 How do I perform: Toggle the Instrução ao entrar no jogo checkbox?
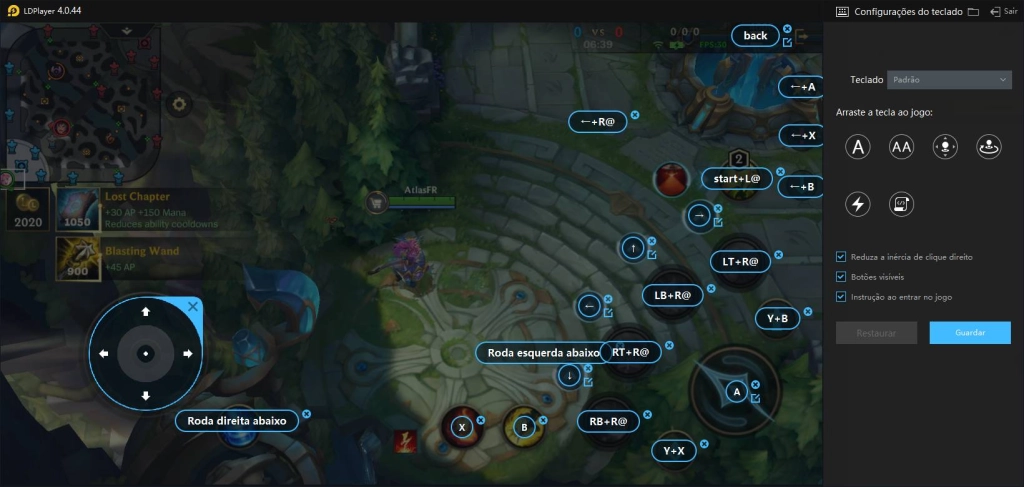point(841,297)
